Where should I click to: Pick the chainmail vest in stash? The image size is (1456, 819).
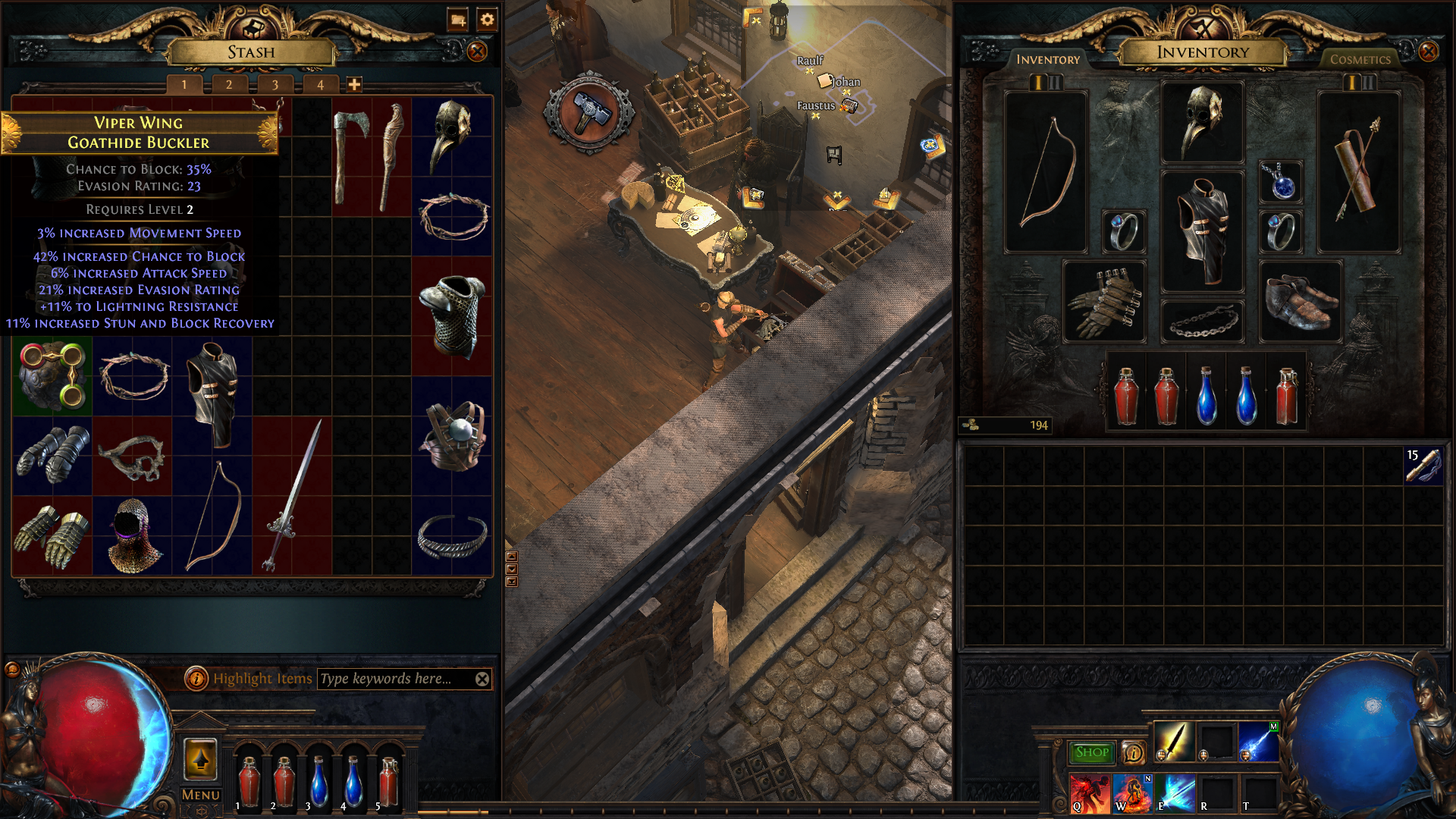coord(452,315)
